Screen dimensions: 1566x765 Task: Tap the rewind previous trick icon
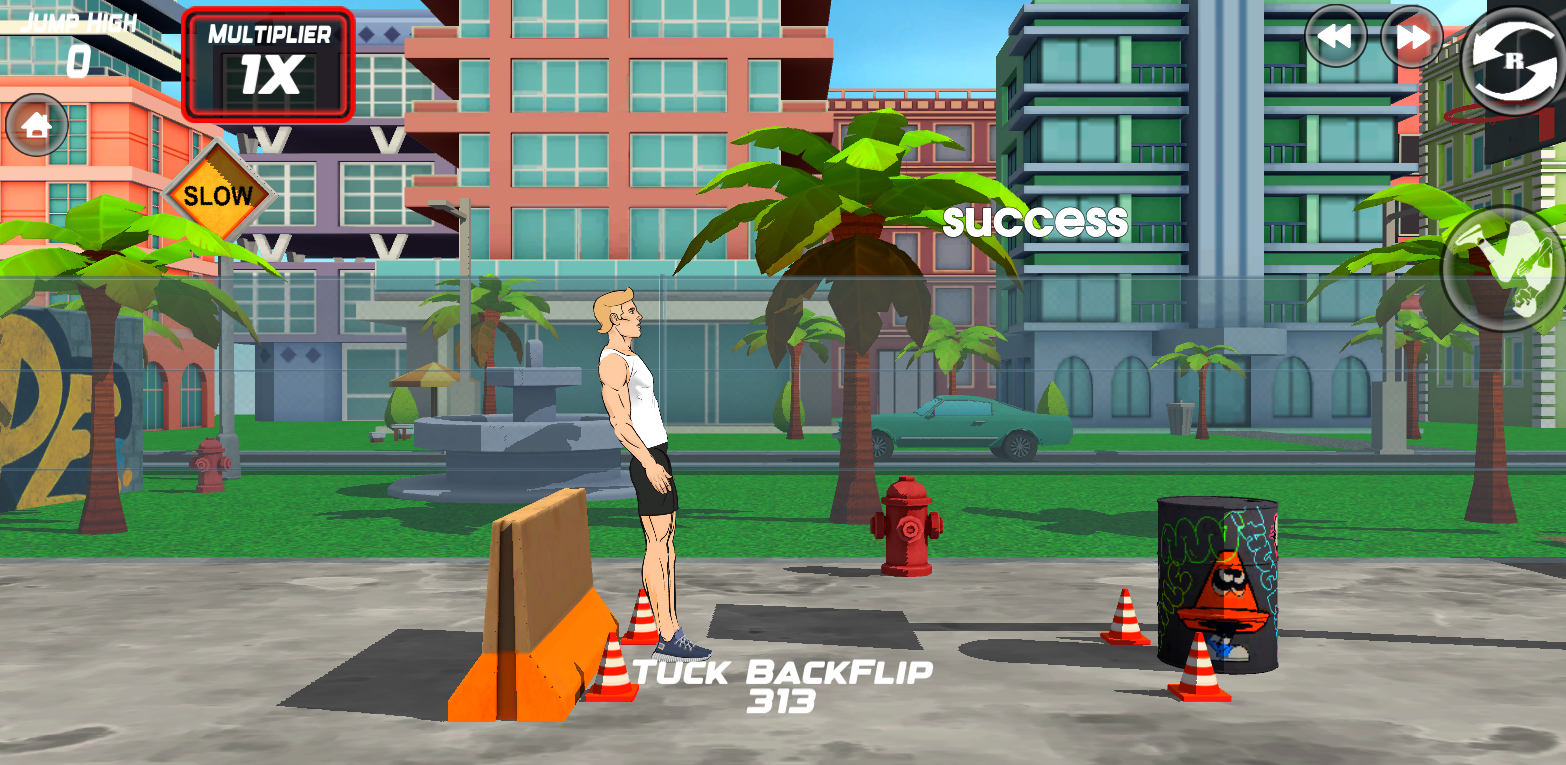pos(1335,37)
